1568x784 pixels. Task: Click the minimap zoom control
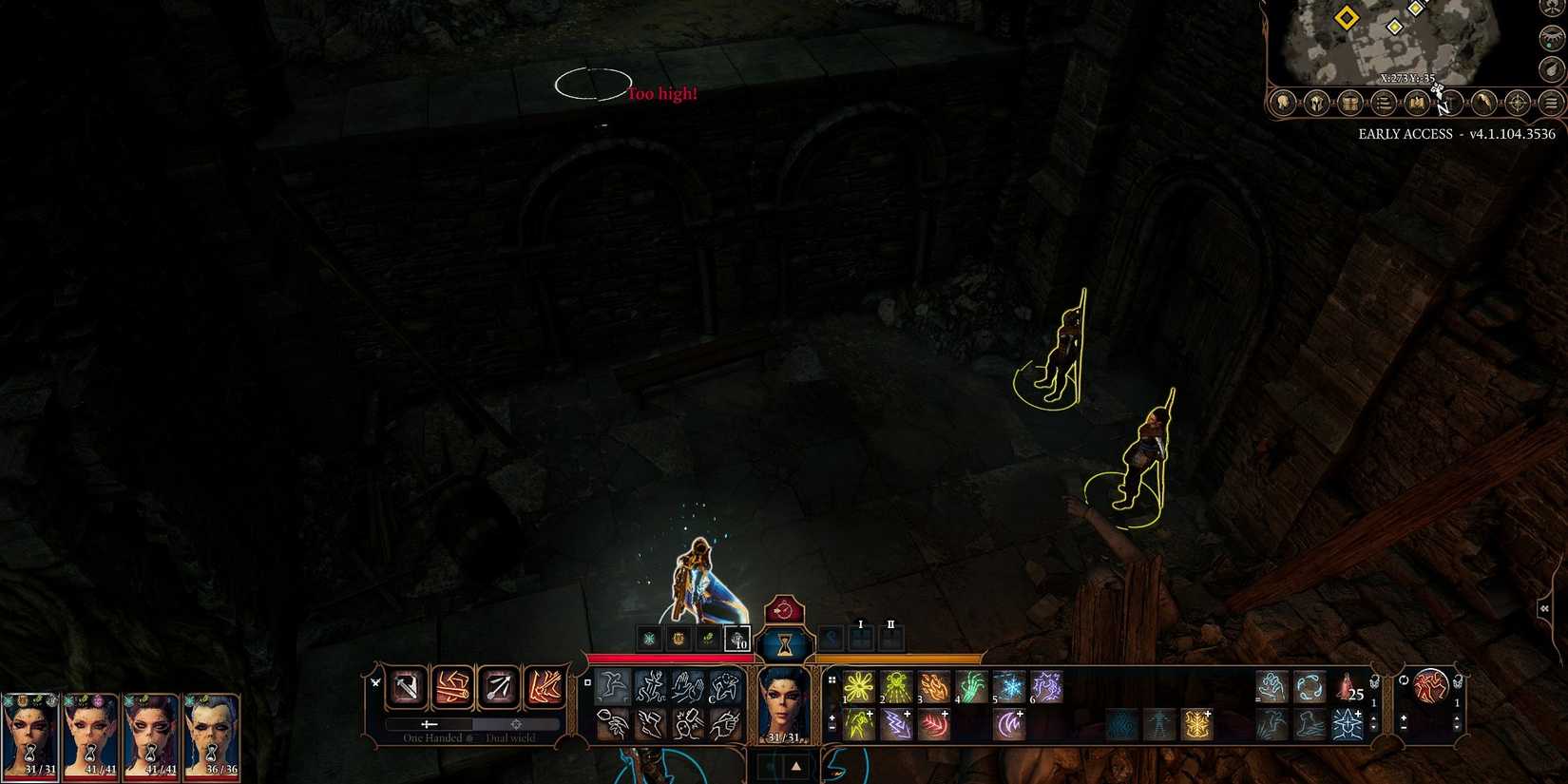pos(1551,68)
